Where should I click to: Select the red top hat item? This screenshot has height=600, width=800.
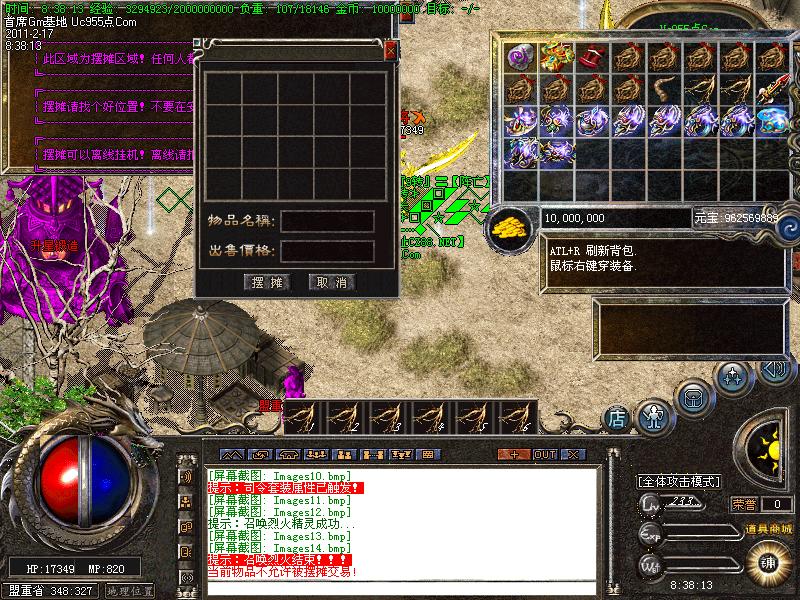tap(592, 58)
